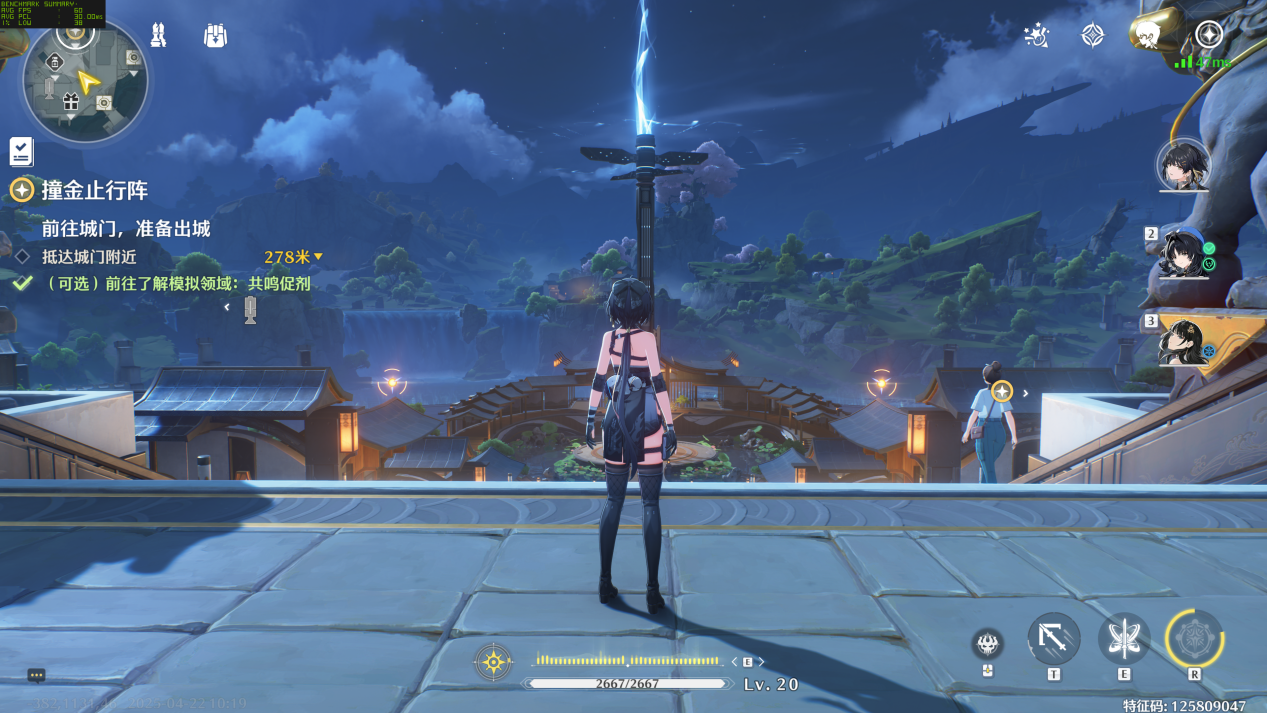Open the backpack inventory
This screenshot has height=713, width=1267.
[x=215, y=35]
